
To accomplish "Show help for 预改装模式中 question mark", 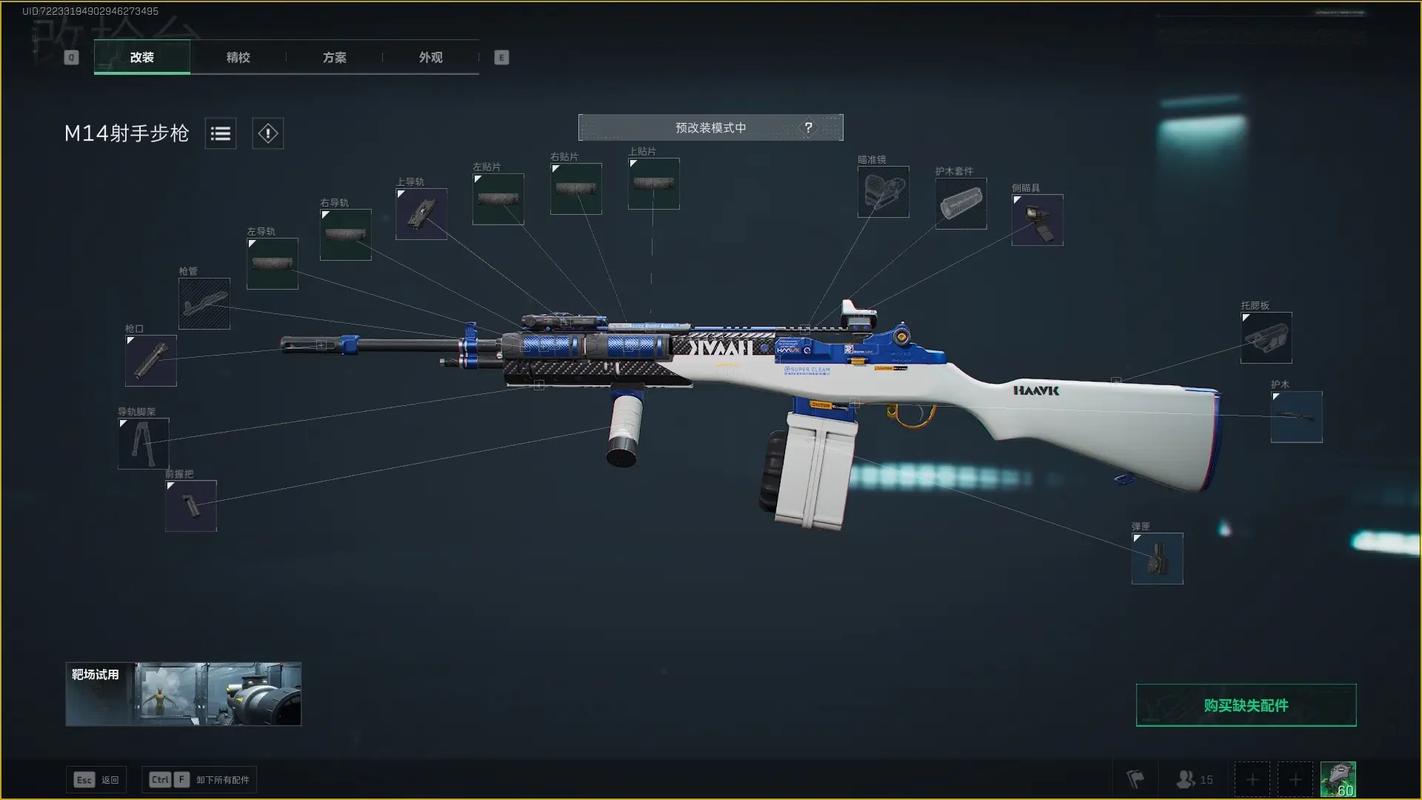I will coord(809,128).
